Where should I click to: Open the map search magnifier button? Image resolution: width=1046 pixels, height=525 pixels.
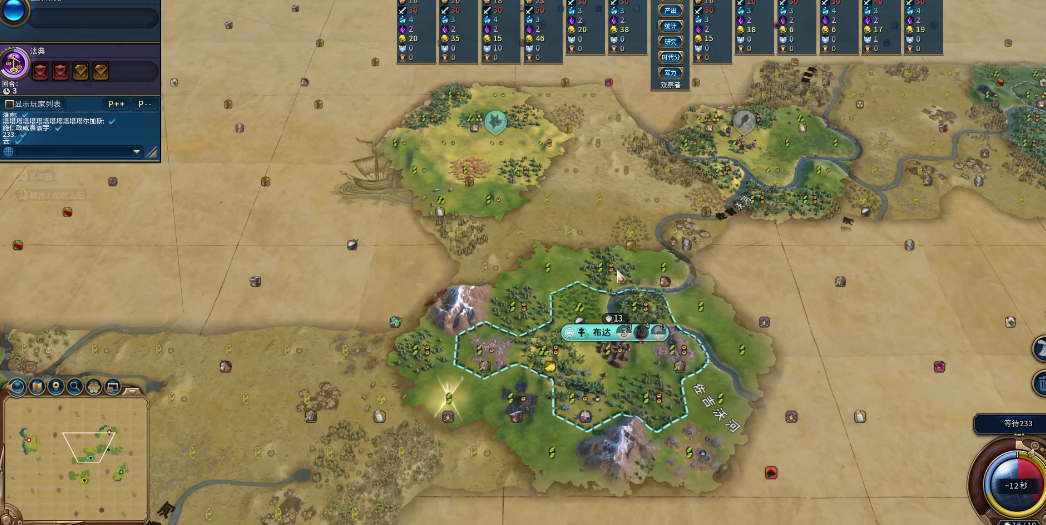[75, 386]
